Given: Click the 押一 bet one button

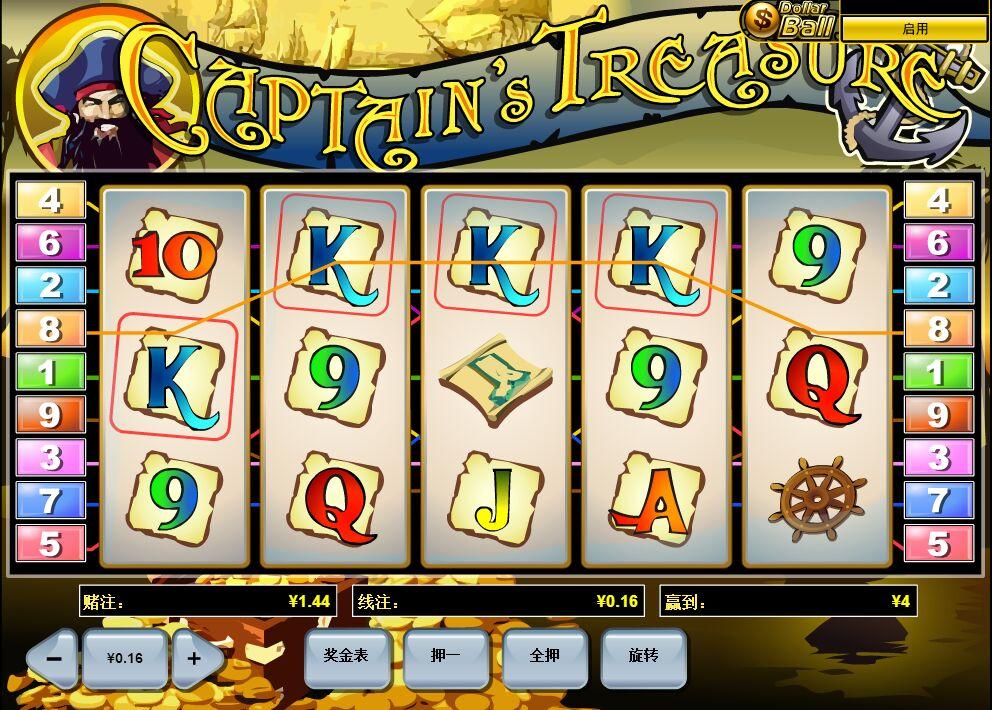Looking at the screenshot, I should [x=445, y=656].
